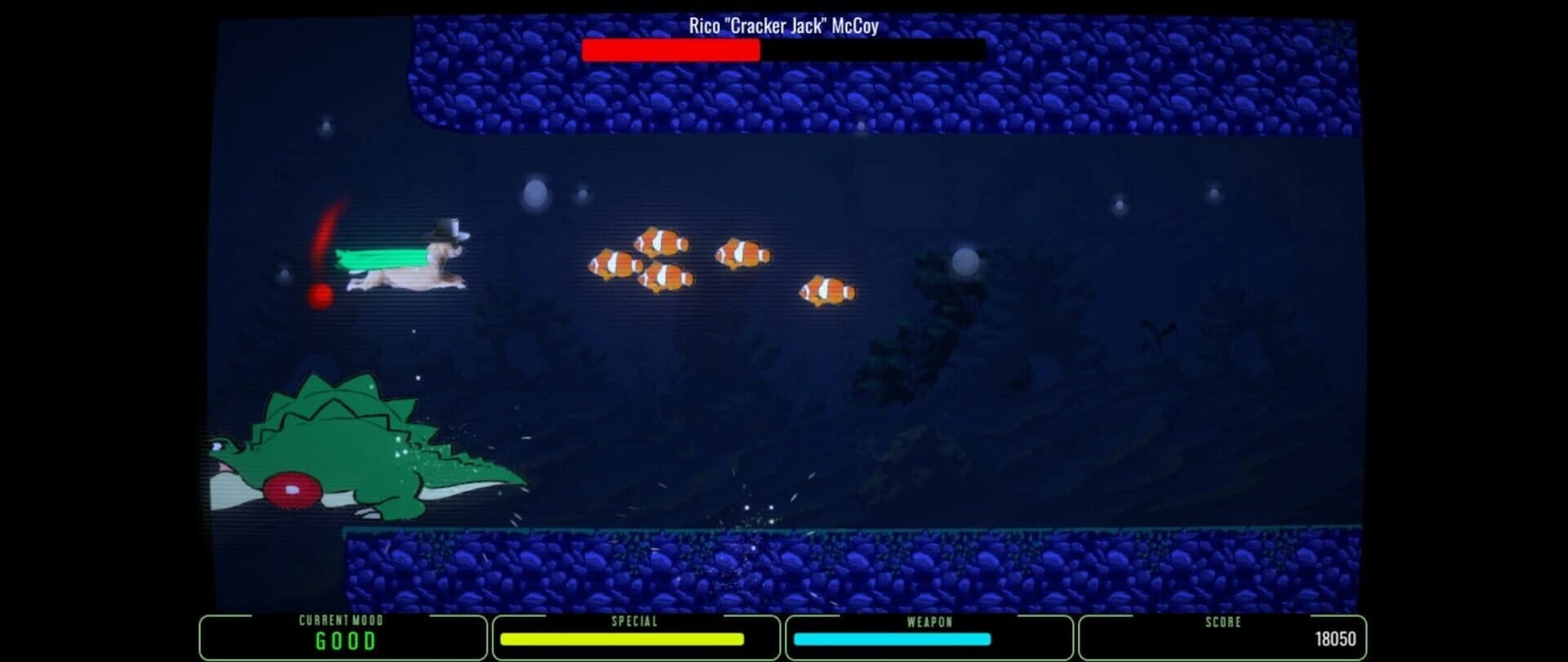Click the name Rico "Cracker Jack" McCoy
This screenshot has width=1568, height=662.
784,26
